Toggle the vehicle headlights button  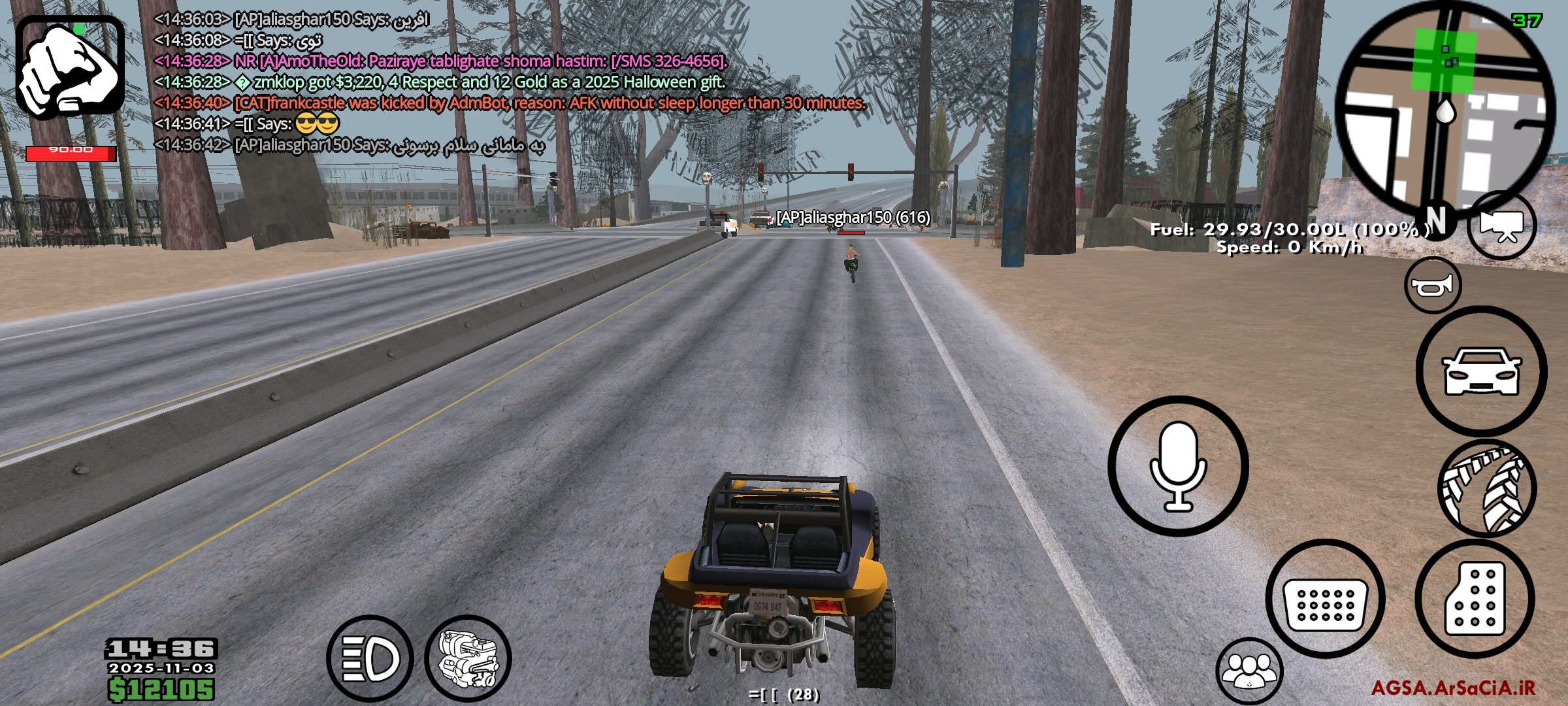(x=370, y=658)
